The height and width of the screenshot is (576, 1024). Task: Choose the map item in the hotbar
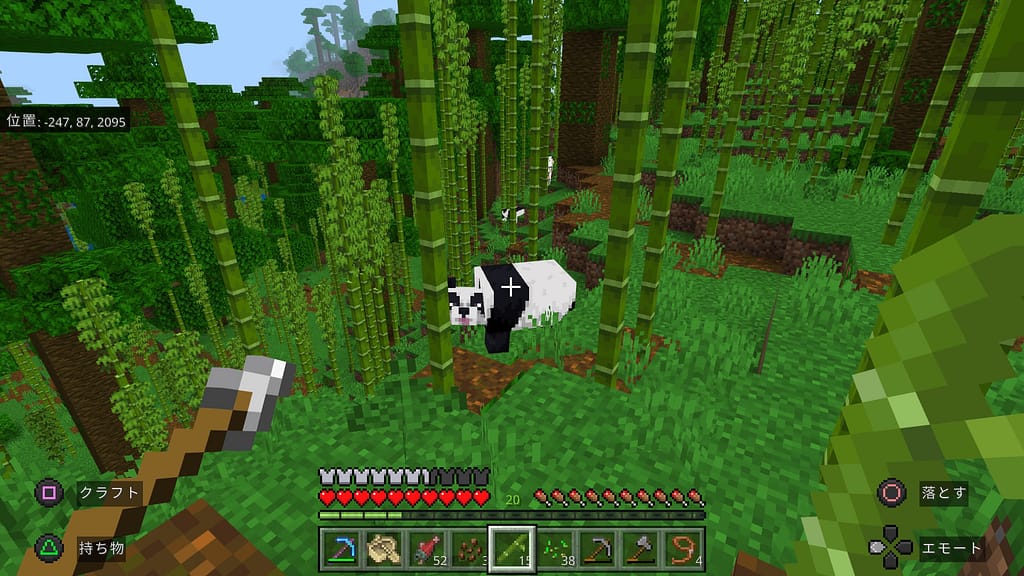[384, 548]
